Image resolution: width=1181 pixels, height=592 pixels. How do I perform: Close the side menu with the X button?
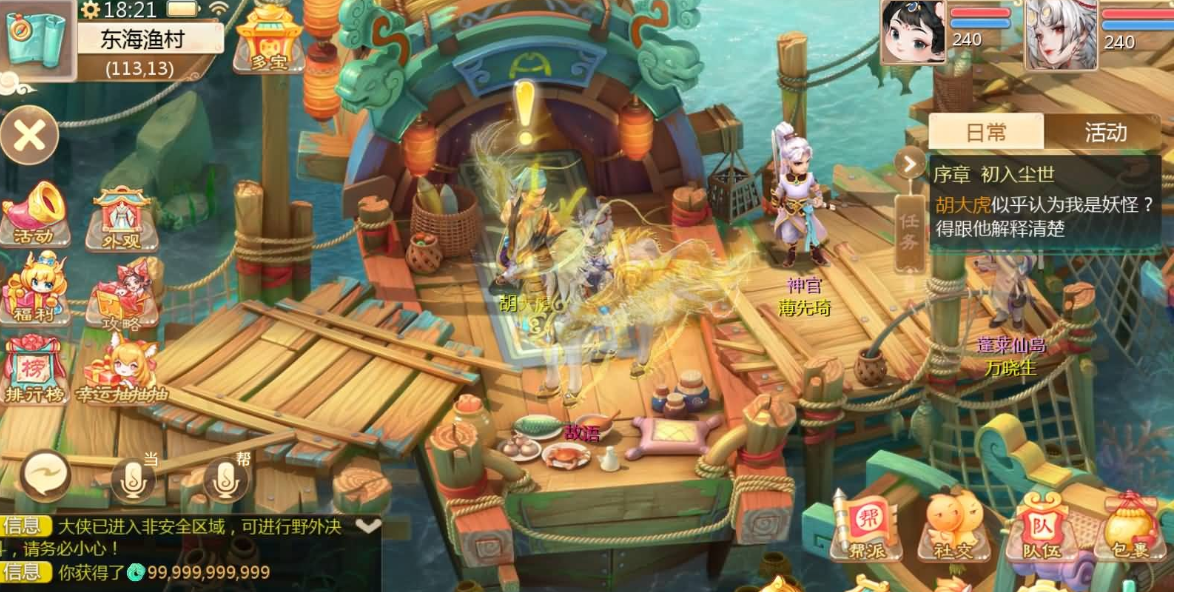pyautogui.click(x=29, y=136)
